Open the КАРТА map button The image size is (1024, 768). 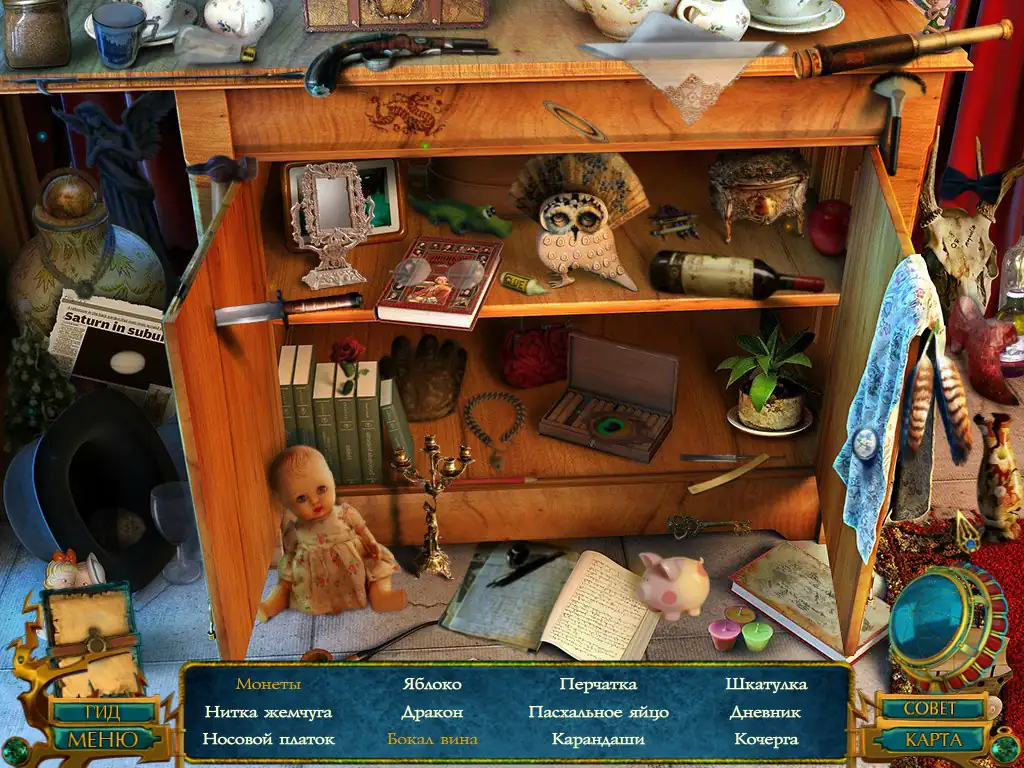[932, 741]
